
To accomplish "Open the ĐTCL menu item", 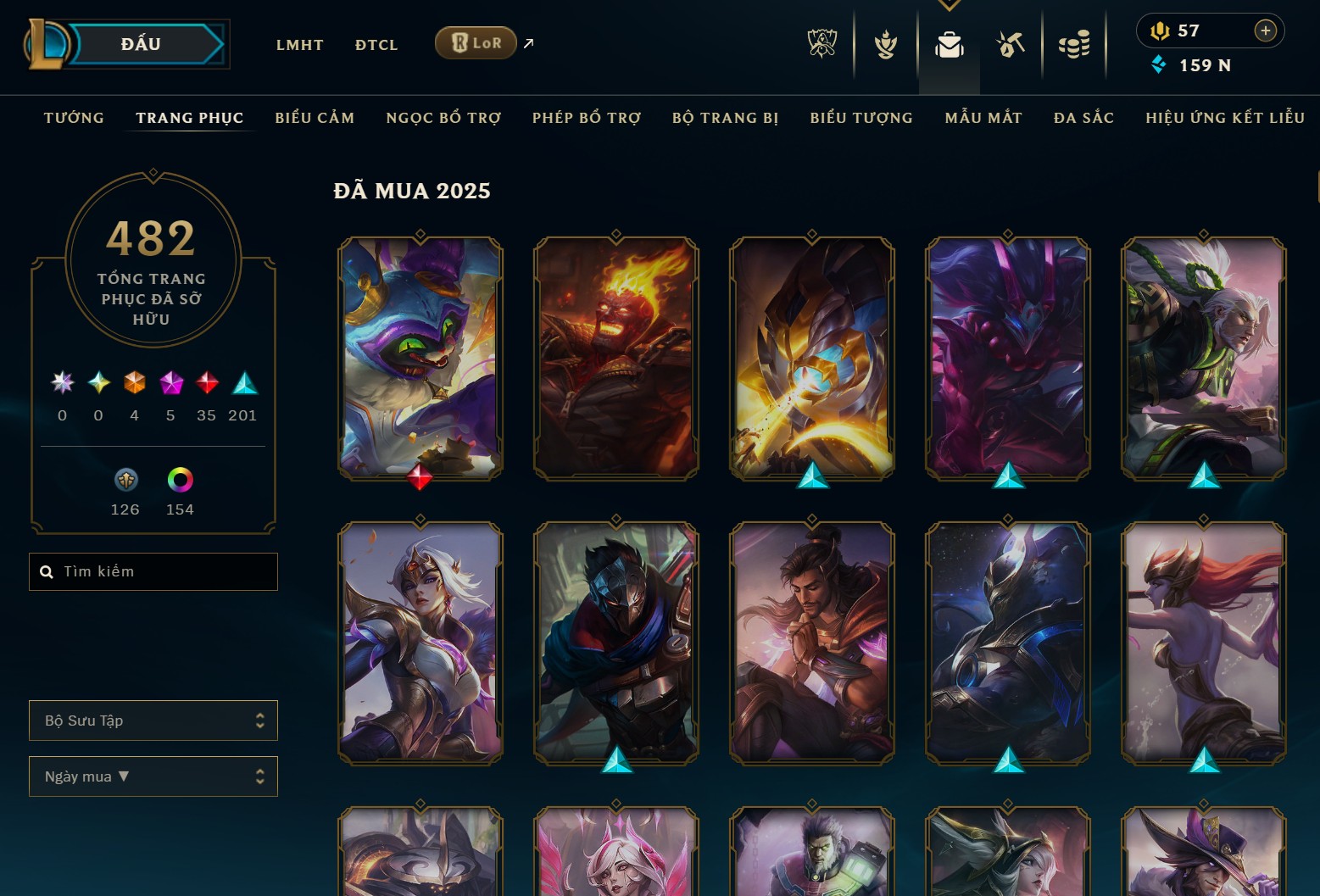I will 376,44.
